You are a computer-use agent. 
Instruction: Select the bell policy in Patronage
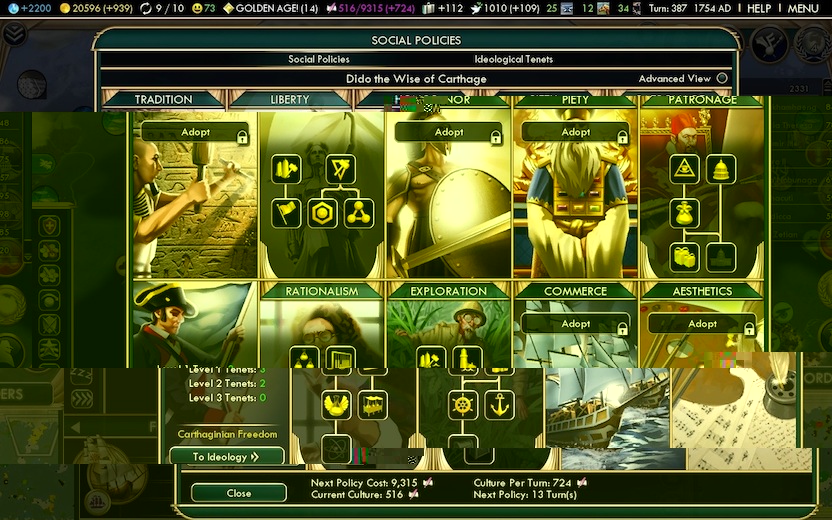click(720, 169)
